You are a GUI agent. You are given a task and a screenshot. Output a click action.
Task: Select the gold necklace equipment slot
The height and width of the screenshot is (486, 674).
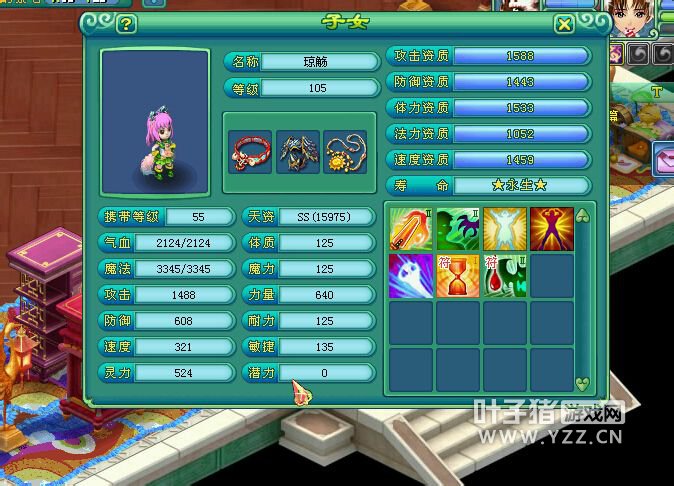345,152
